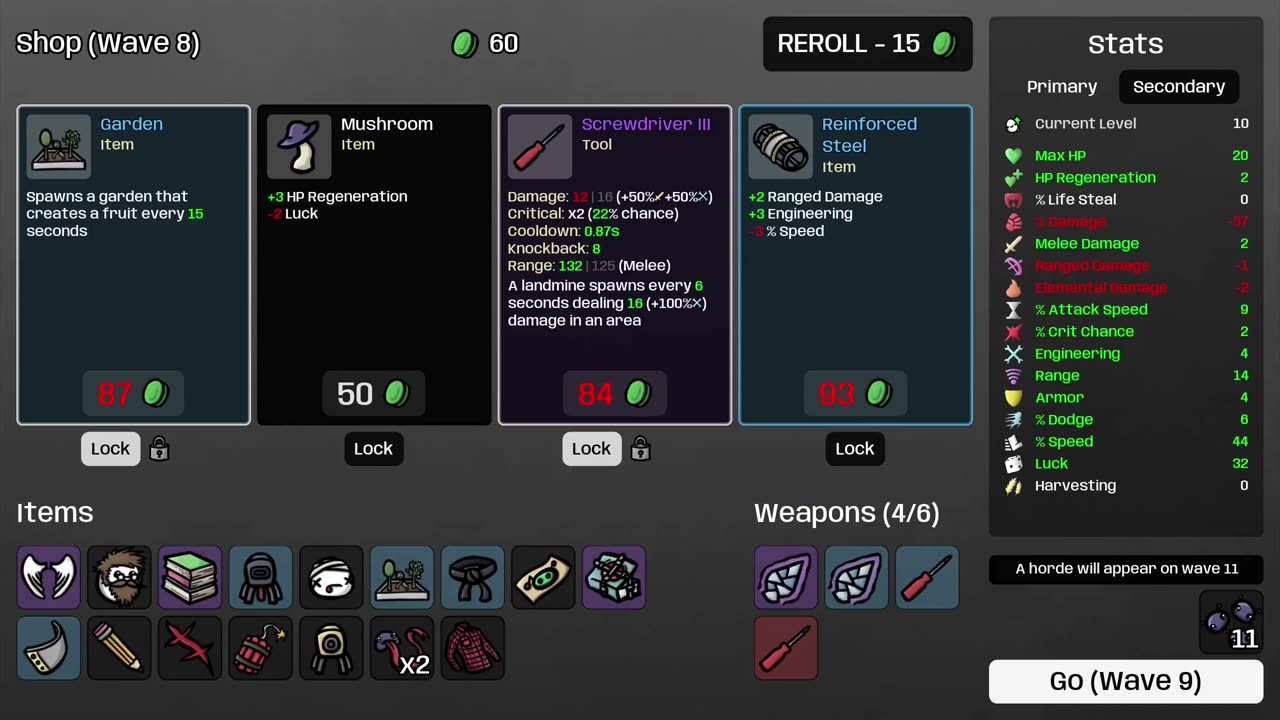The image size is (1280, 720).
Task: Purchase Reinforced Steel for 93
Action: tap(855, 393)
